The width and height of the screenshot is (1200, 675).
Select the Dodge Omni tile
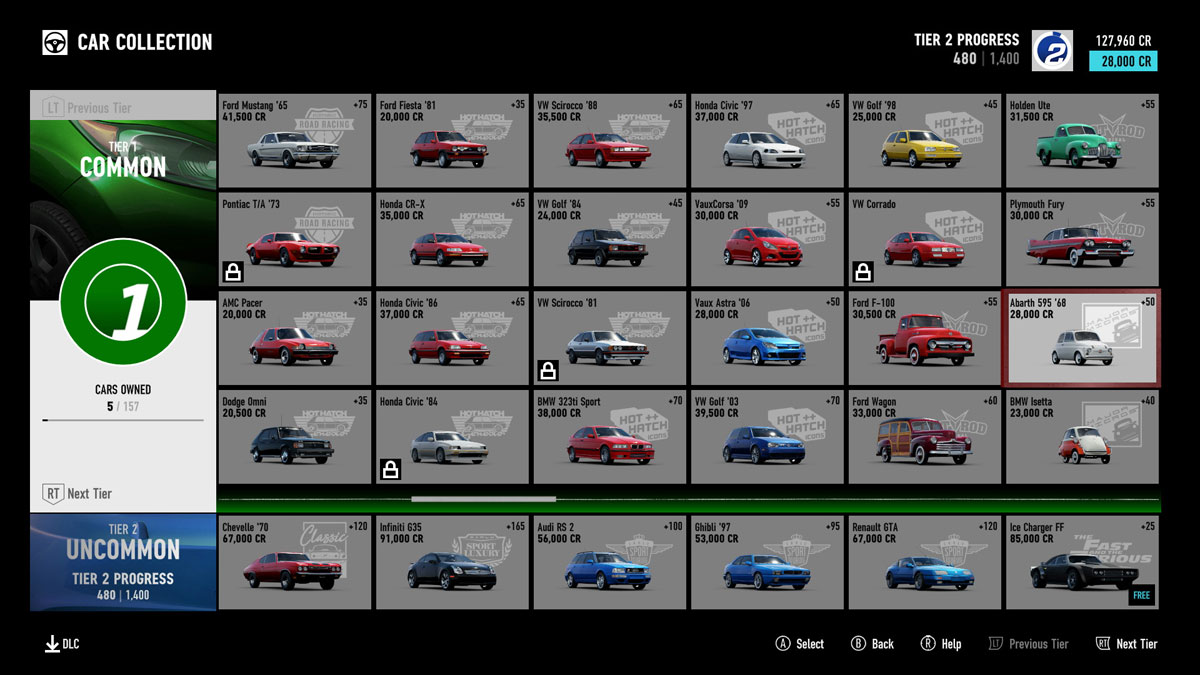(x=294, y=437)
